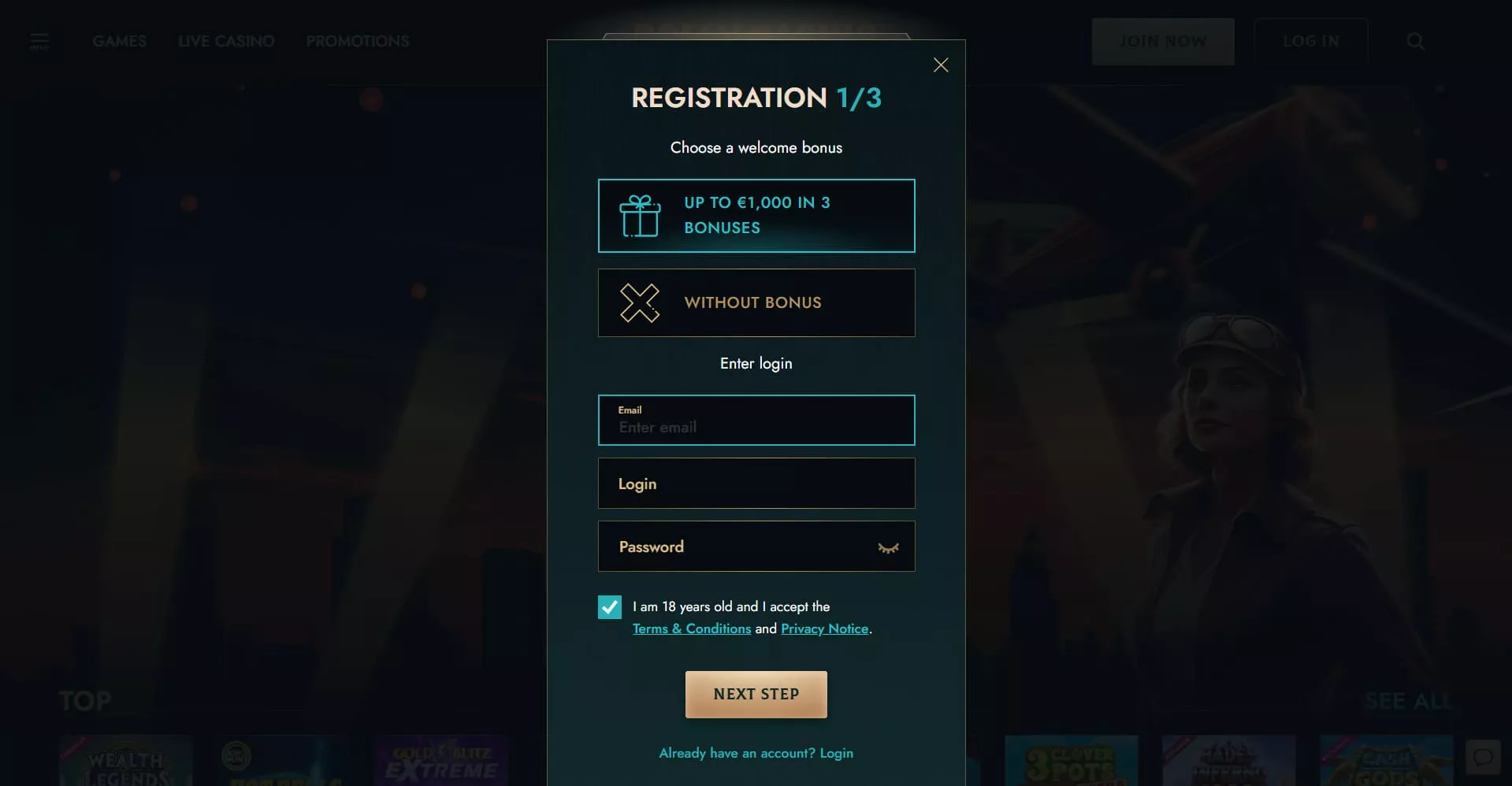The image size is (1512, 786).
Task: Click into the Login field
Action: [756, 484]
